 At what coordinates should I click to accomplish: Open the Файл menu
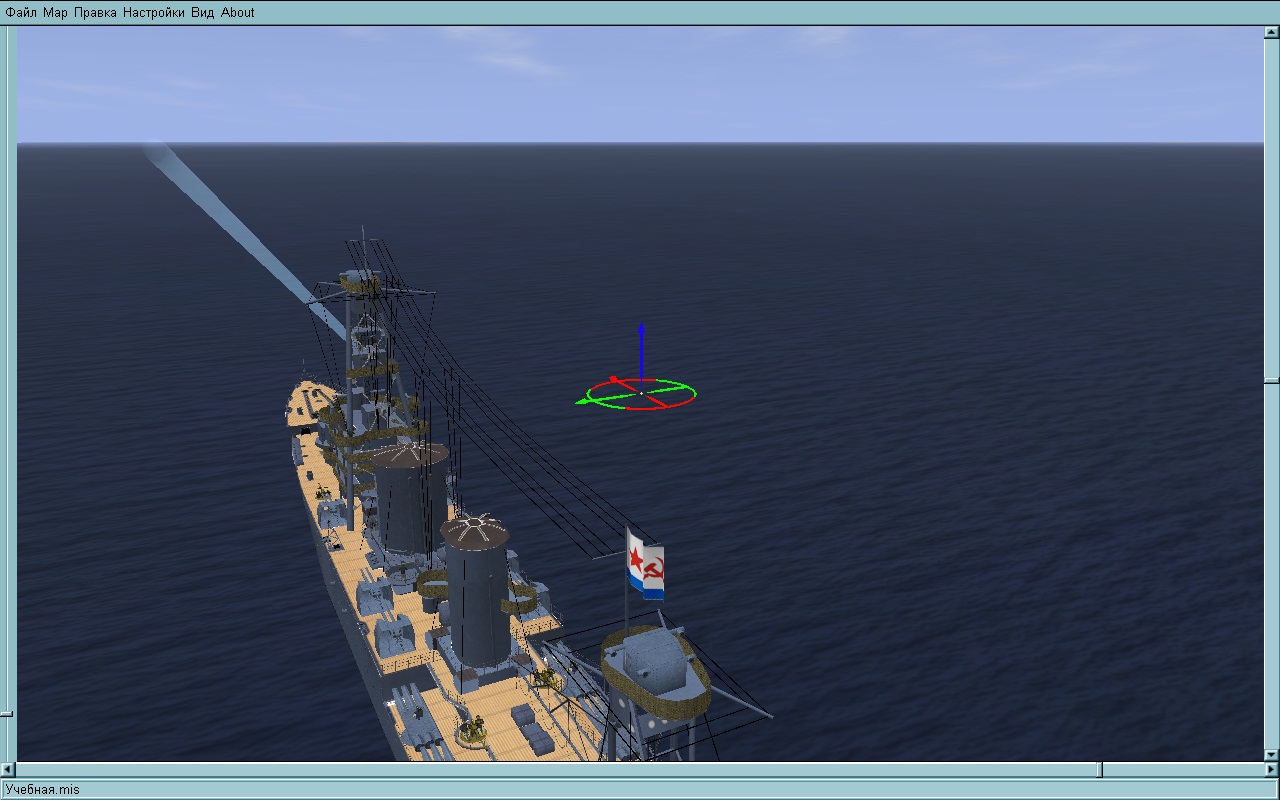tap(21, 12)
